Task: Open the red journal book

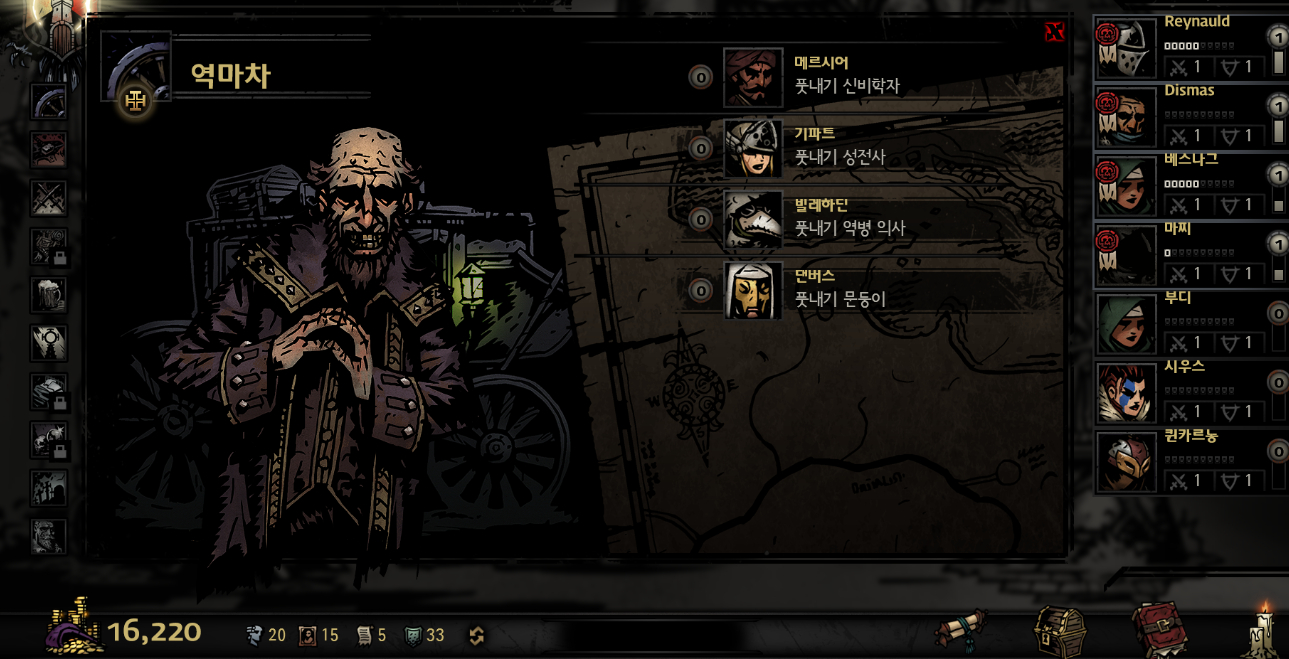Action: point(1160,629)
